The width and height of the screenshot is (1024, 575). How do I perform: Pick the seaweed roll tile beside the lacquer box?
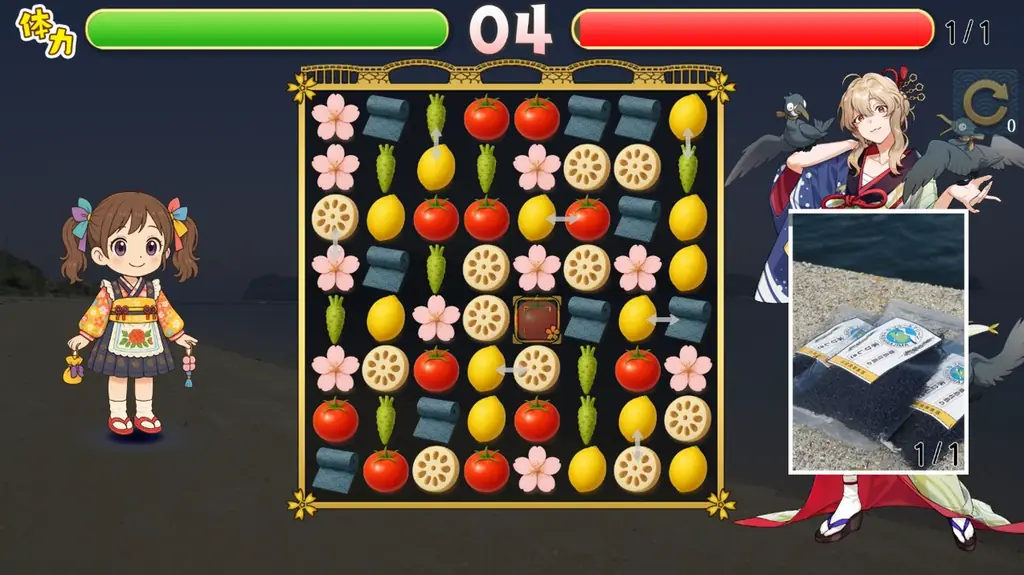pyautogui.click(x=587, y=319)
